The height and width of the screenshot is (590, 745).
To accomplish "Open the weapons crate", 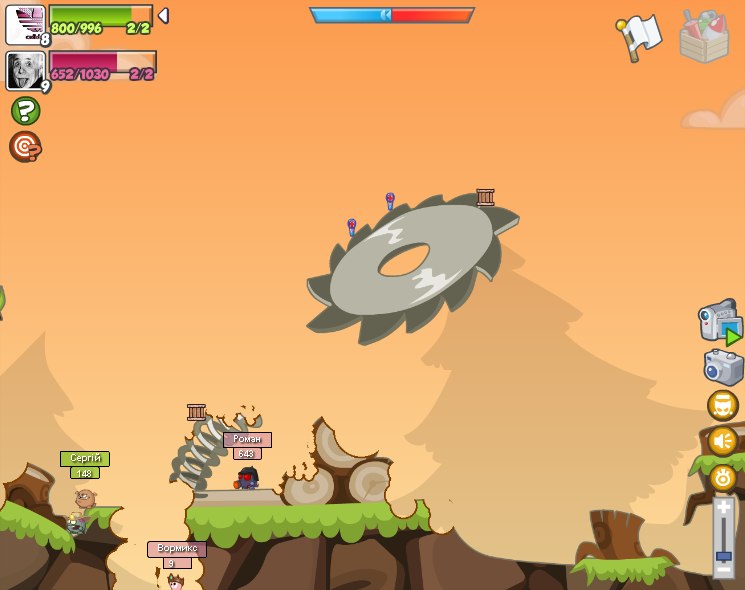I will pyautogui.click(x=704, y=36).
